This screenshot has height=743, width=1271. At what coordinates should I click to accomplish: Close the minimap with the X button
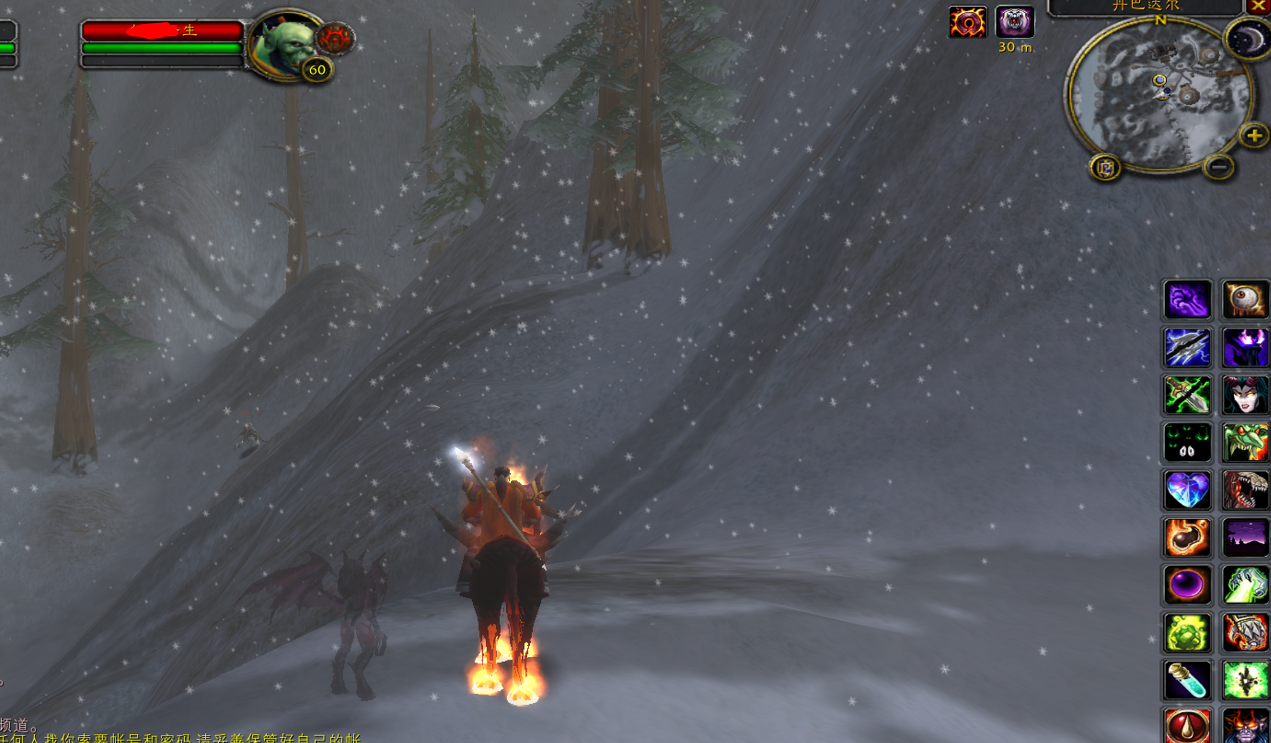[x=1258, y=6]
